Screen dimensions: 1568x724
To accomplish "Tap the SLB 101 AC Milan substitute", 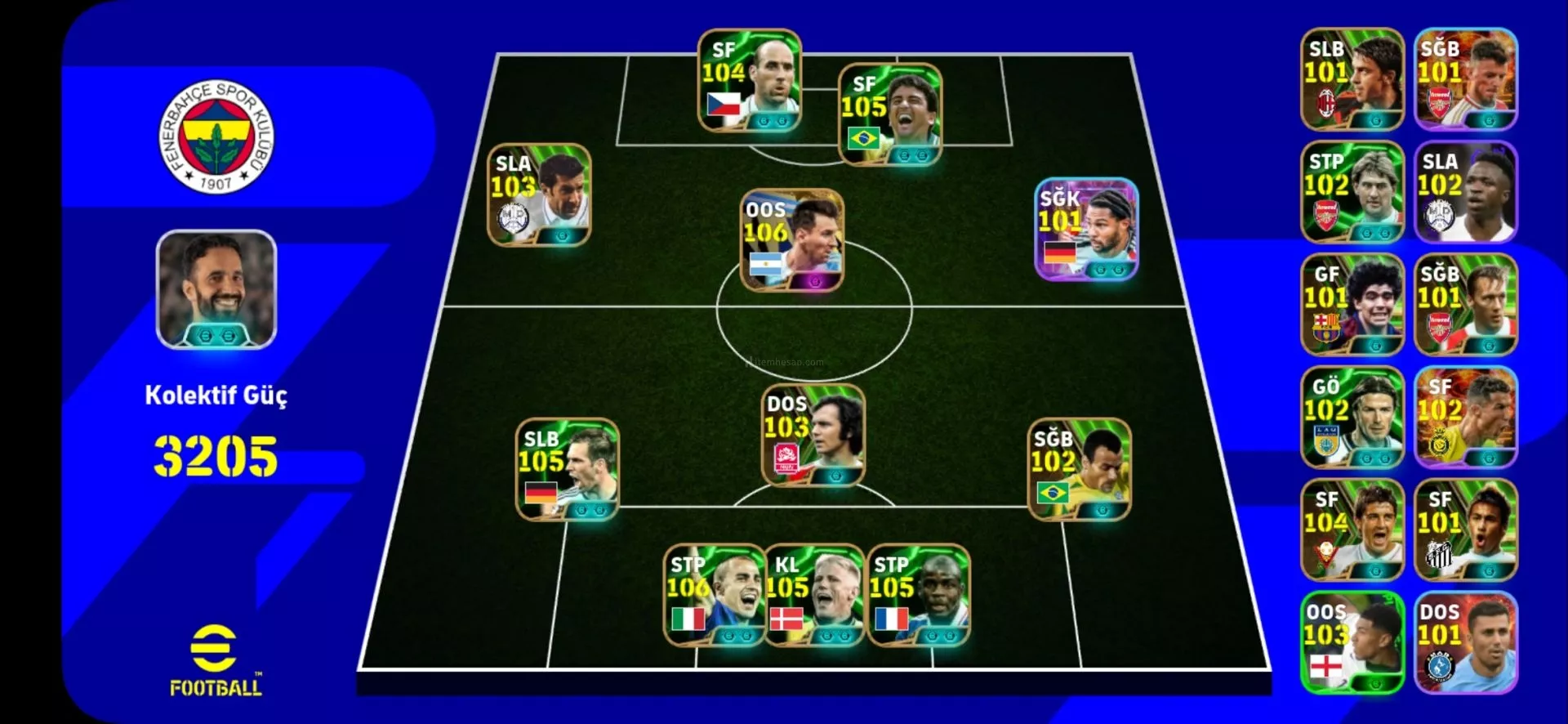I will click(x=1352, y=79).
